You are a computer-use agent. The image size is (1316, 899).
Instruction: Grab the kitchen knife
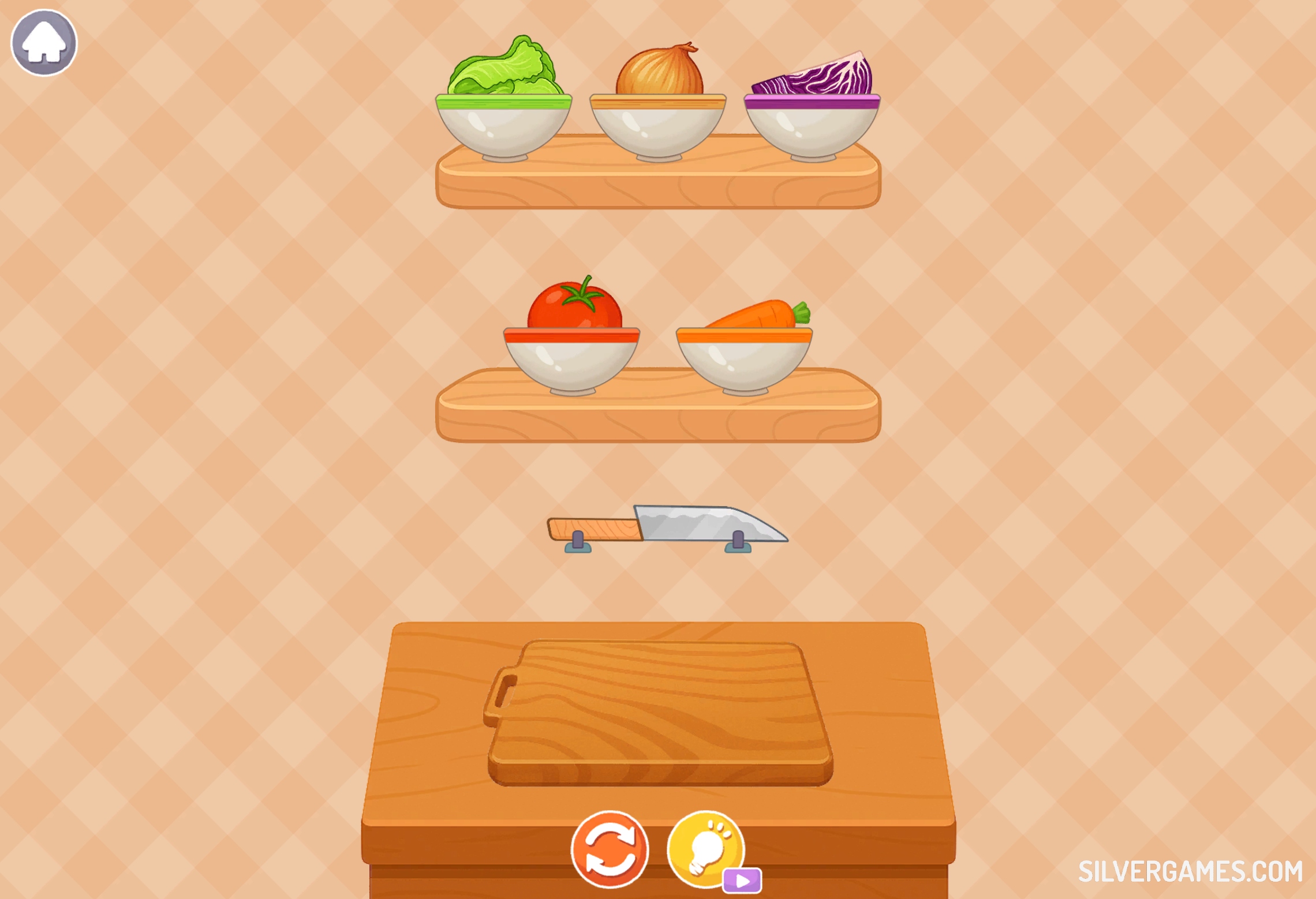click(667, 525)
